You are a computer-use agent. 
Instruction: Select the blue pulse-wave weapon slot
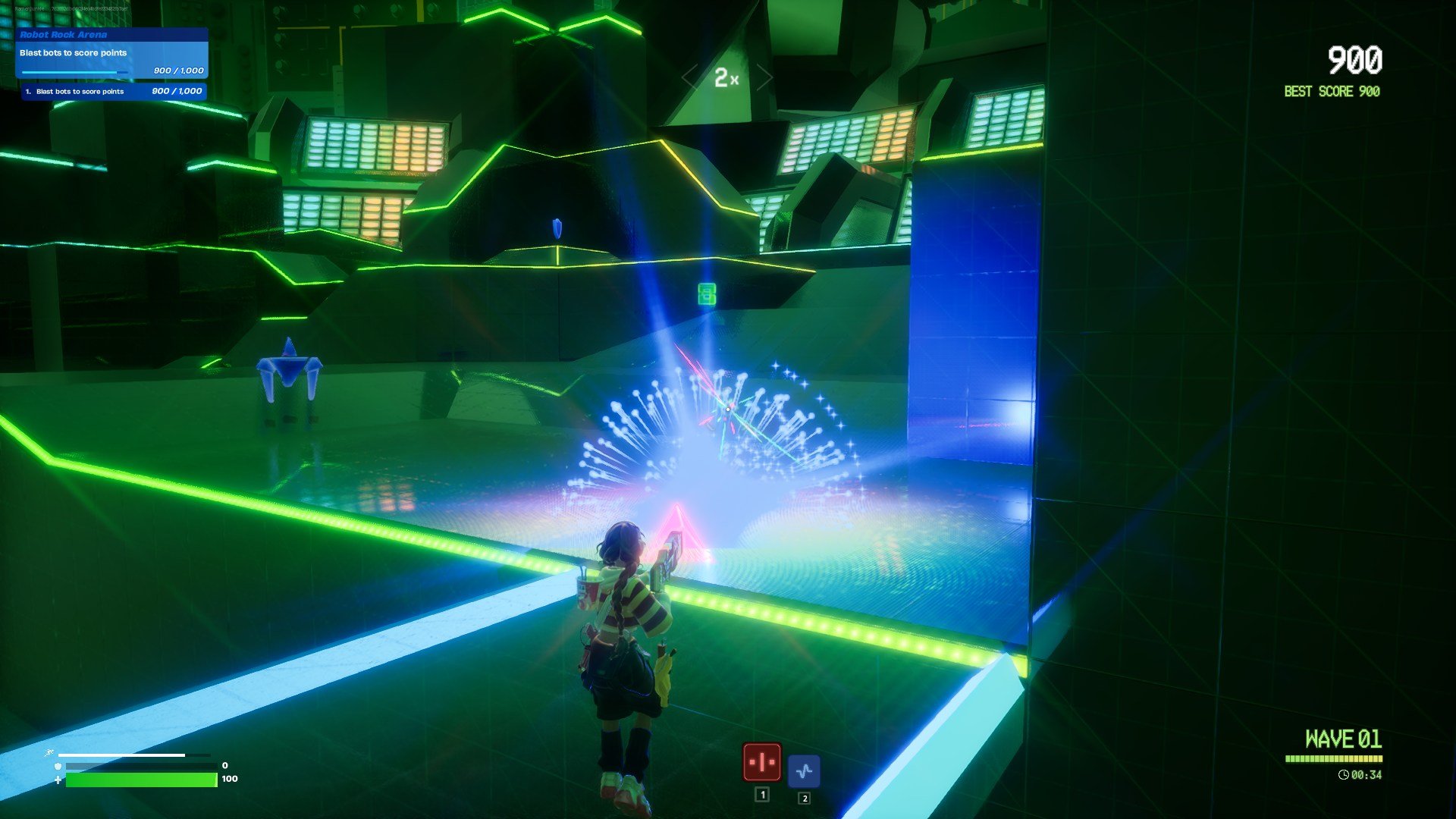point(804,771)
